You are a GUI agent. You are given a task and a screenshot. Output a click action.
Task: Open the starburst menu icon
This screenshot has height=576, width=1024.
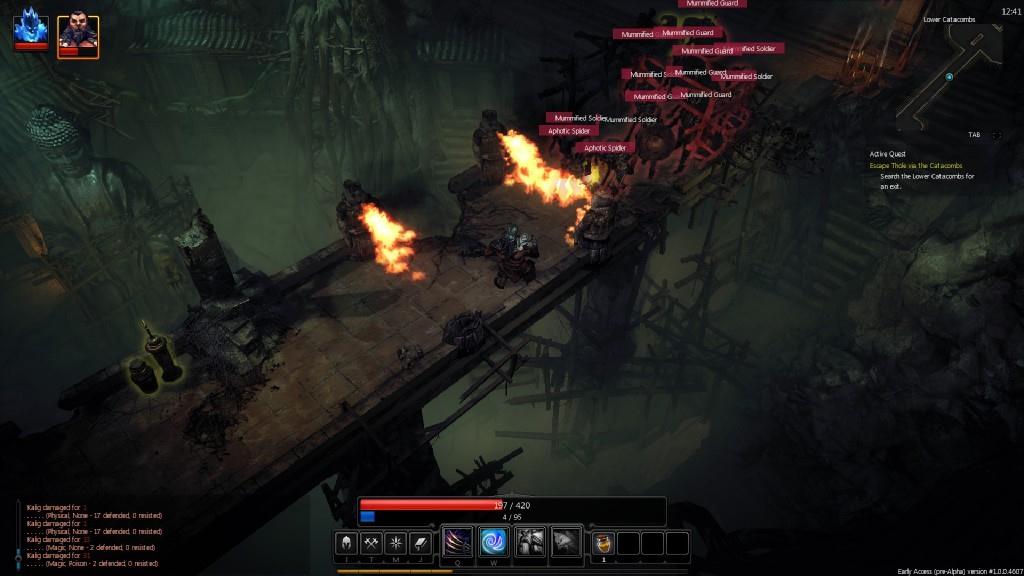396,543
